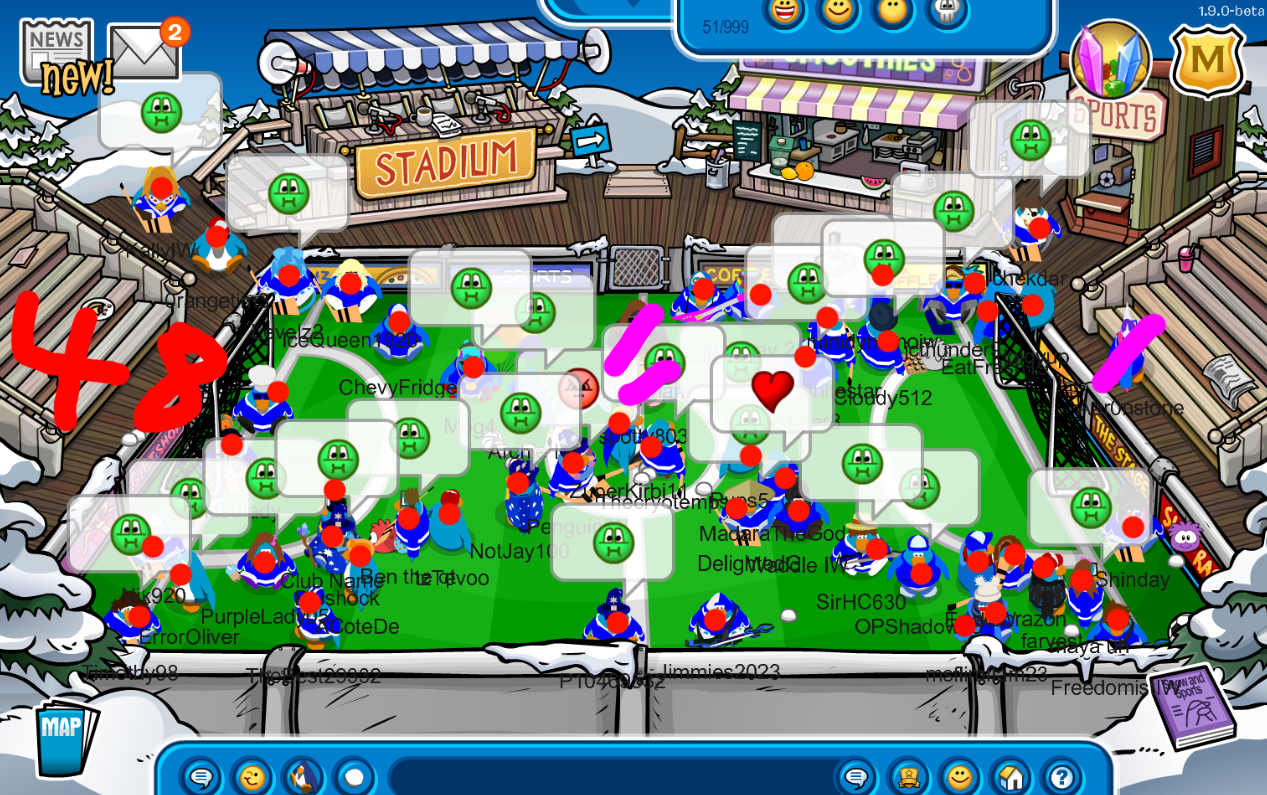This screenshot has height=795, width=1267.
Task: Open the mail envelope with 2 messages
Action: click(145, 52)
